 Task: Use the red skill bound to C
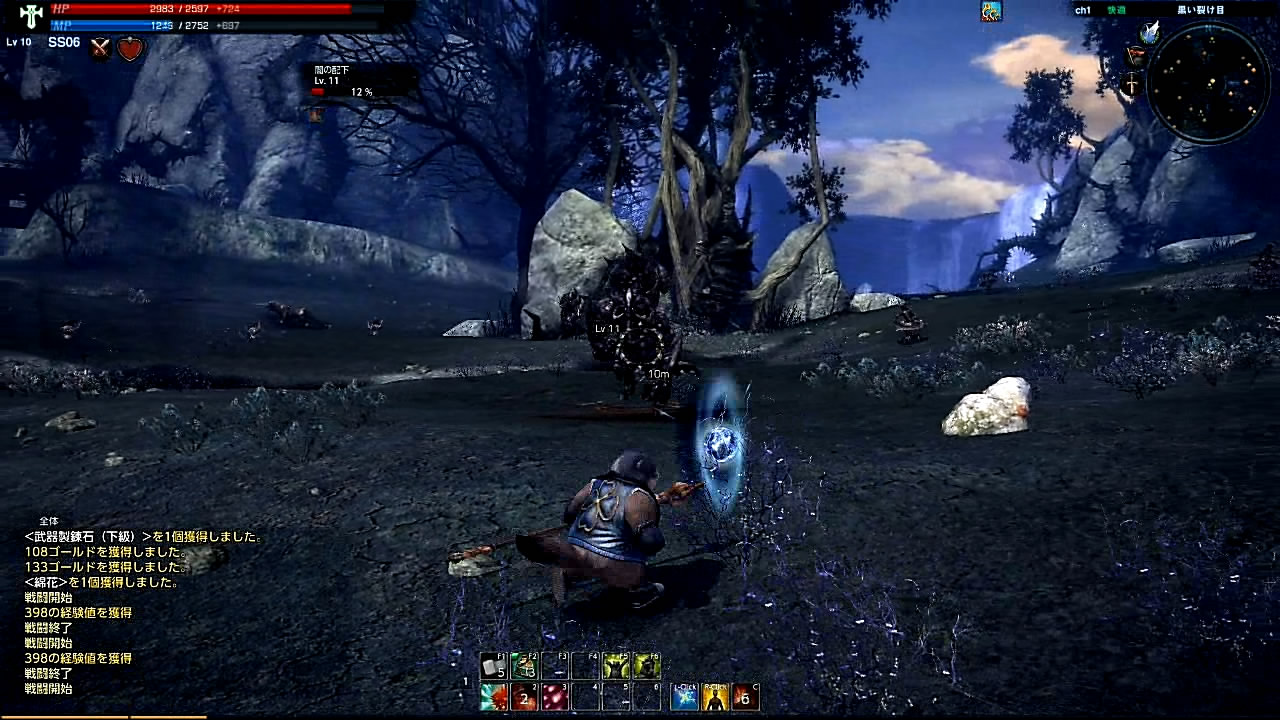pos(745,697)
